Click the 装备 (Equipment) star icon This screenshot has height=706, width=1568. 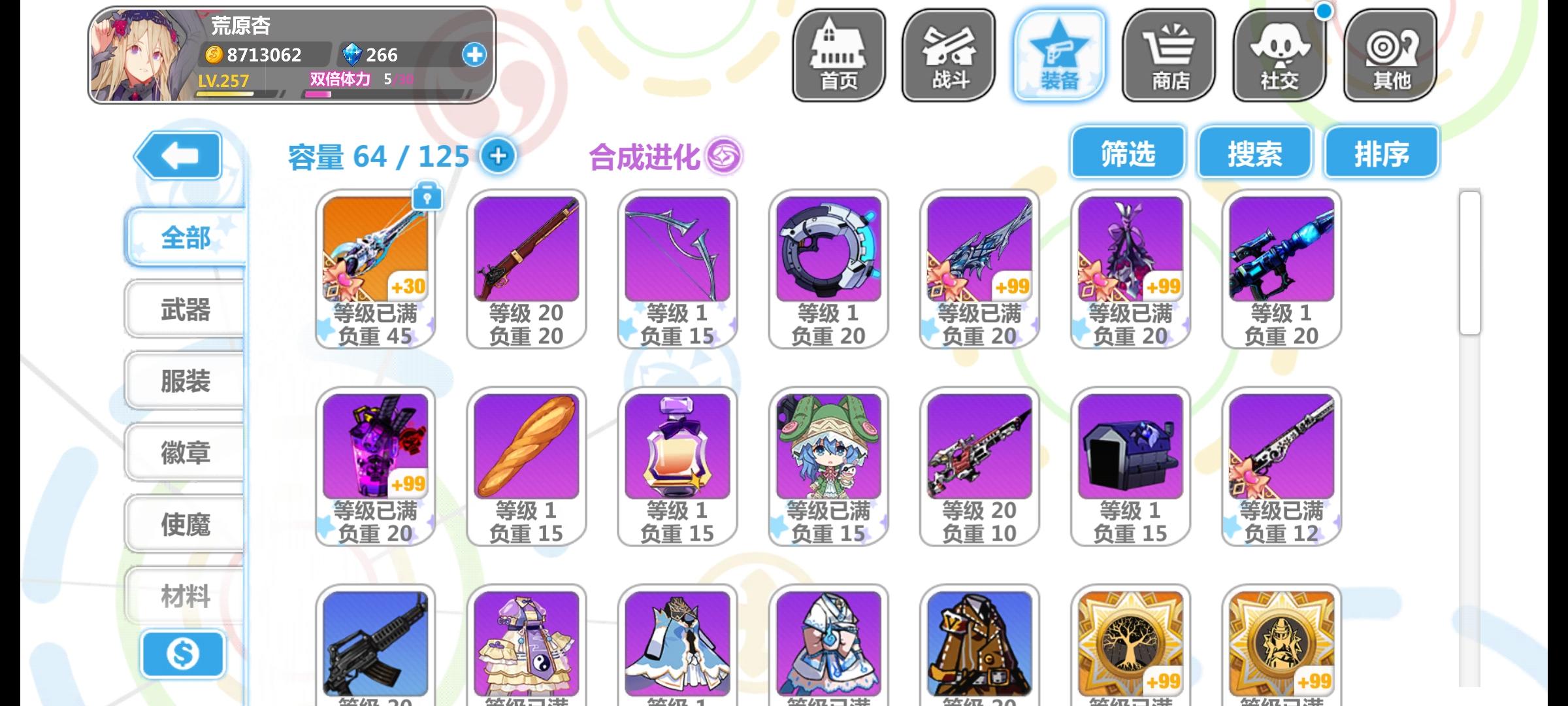pyautogui.click(x=1058, y=55)
